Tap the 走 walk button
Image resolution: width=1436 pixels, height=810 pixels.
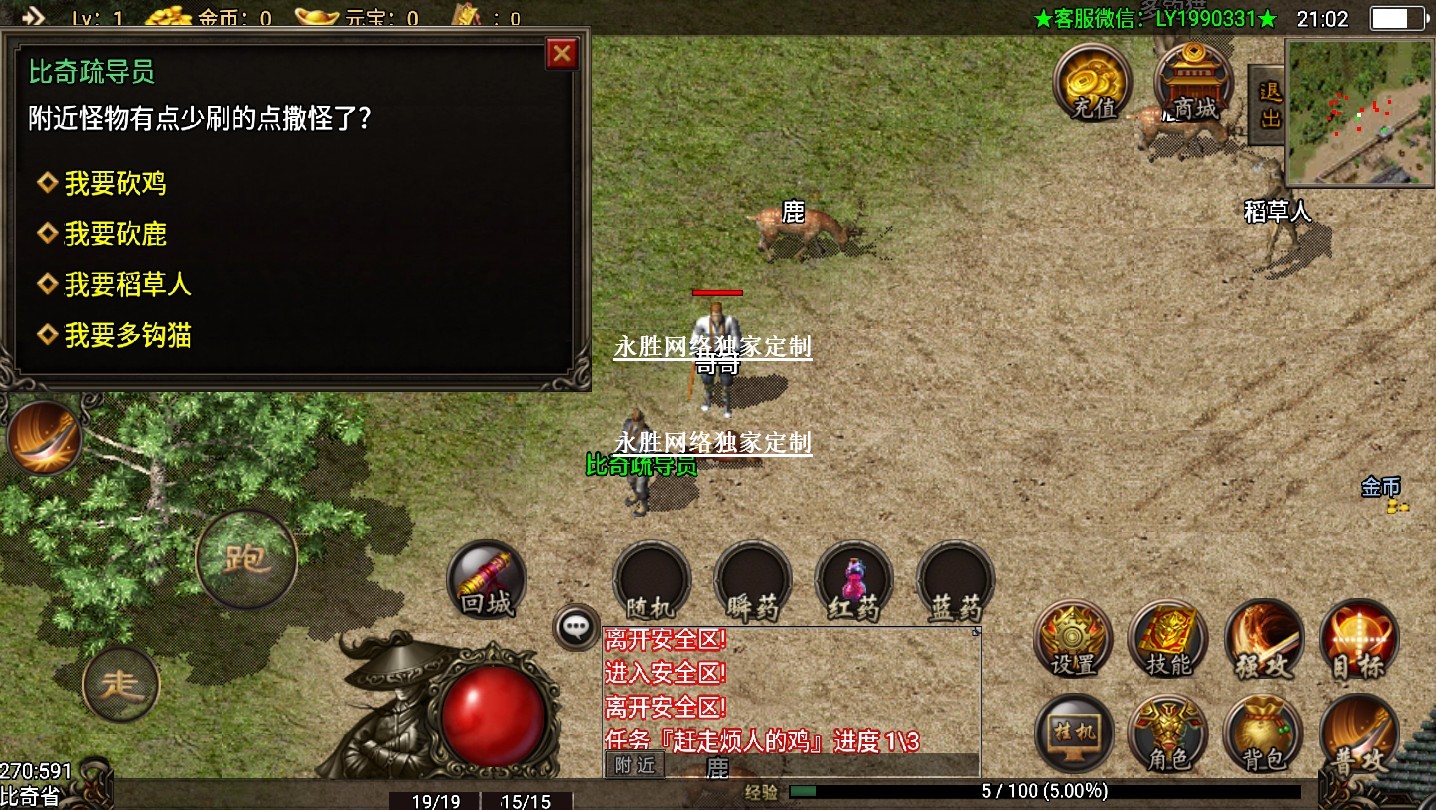[x=121, y=685]
